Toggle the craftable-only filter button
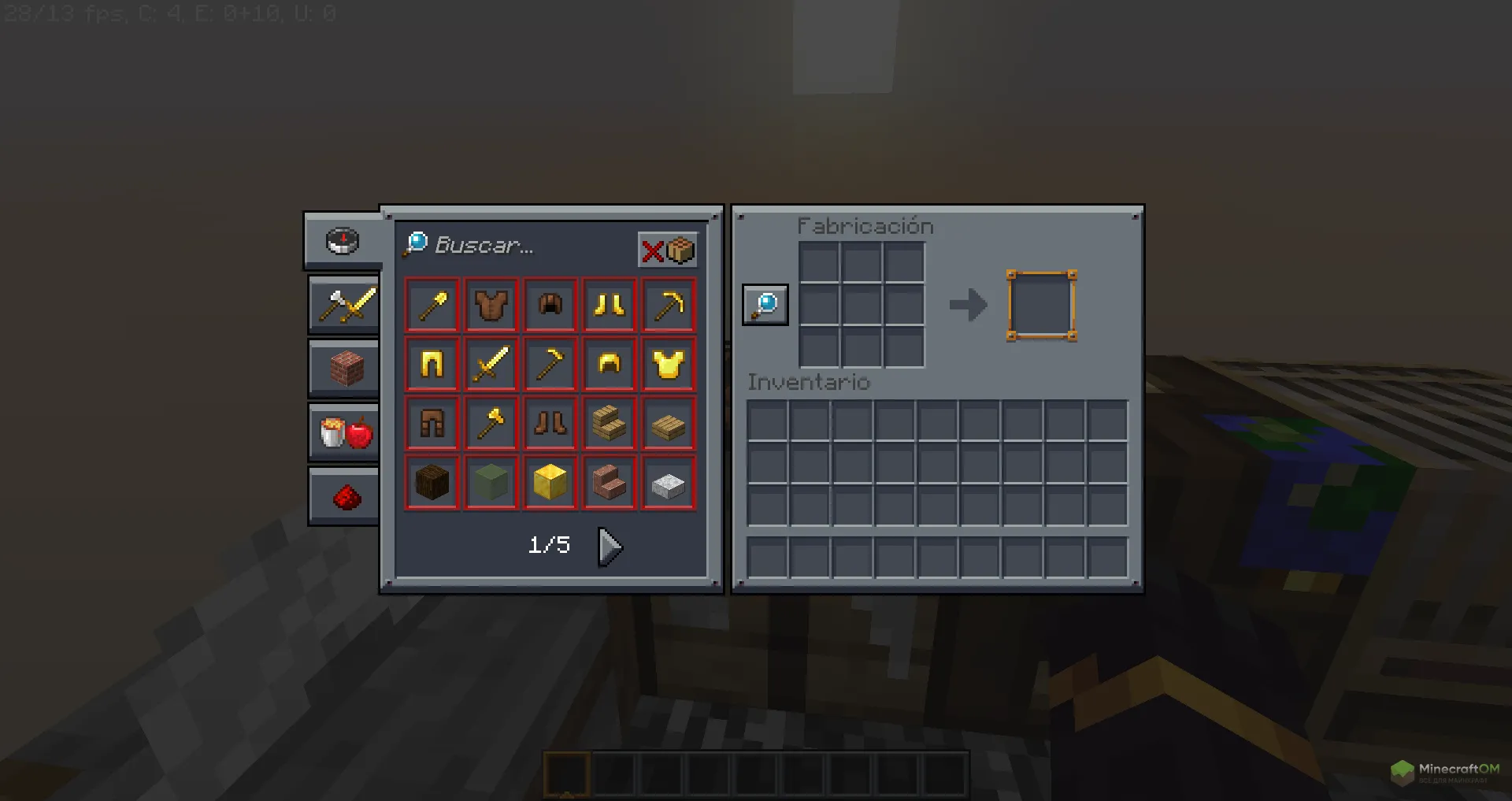The image size is (1512, 801). (x=668, y=250)
